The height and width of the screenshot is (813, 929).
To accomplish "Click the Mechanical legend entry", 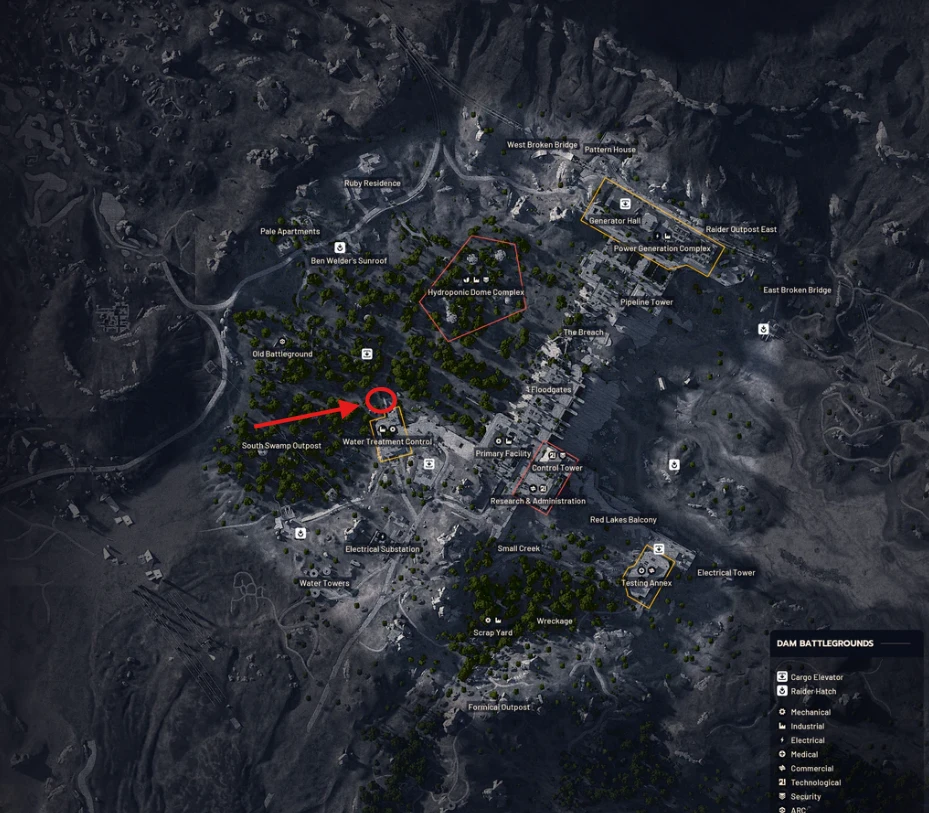I will click(810, 712).
